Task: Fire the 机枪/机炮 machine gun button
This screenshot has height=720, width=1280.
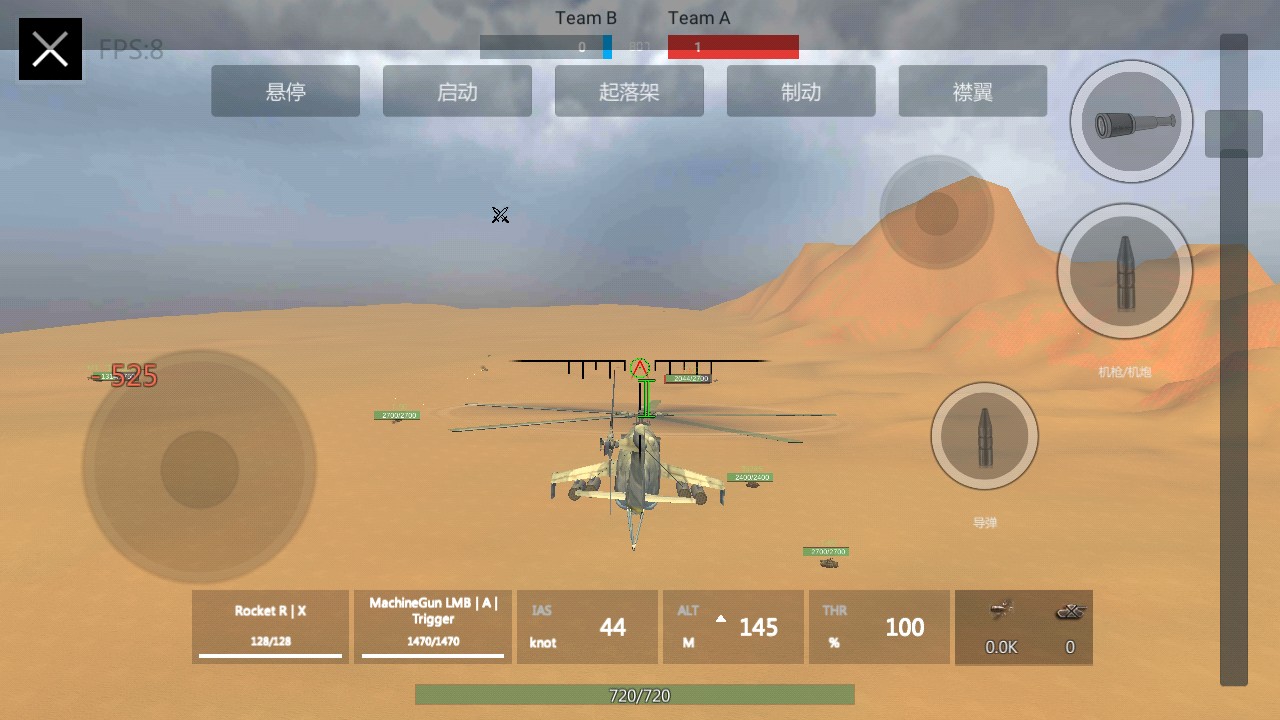Action: pyautogui.click(x=1125, y=271)
